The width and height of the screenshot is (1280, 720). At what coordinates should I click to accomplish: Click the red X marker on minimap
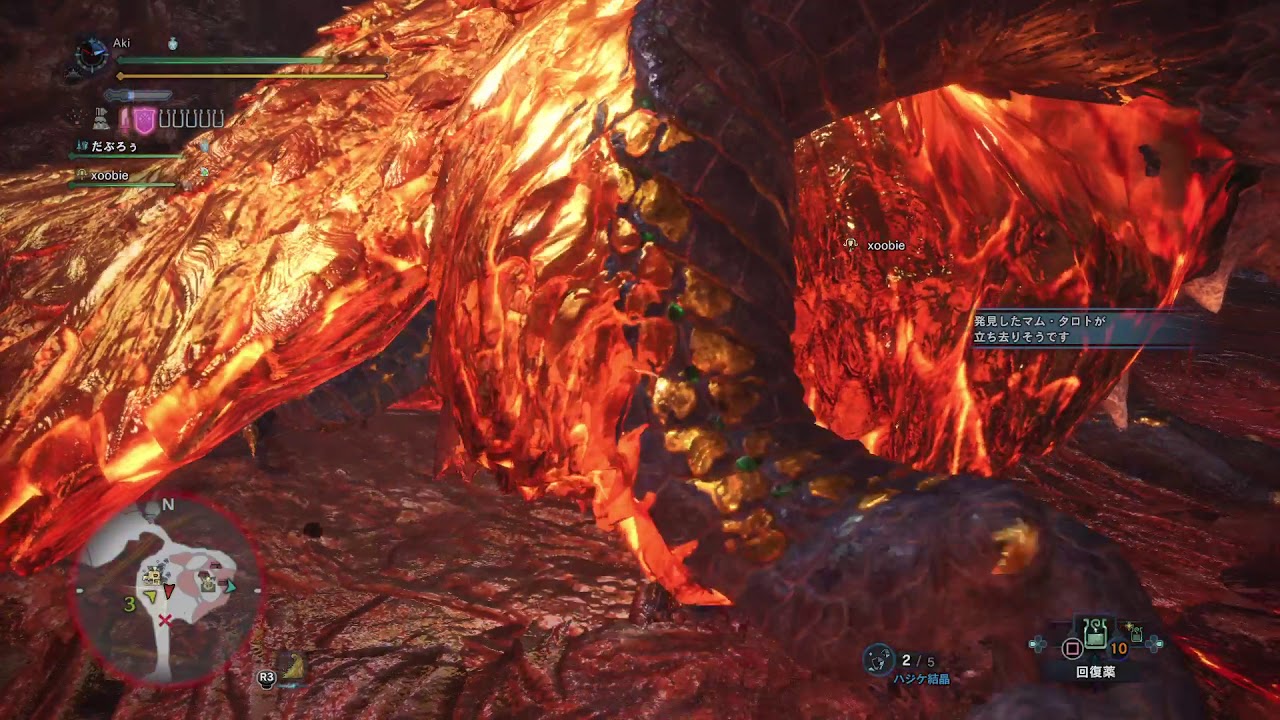pyautogui.click(x=165, y=621)
